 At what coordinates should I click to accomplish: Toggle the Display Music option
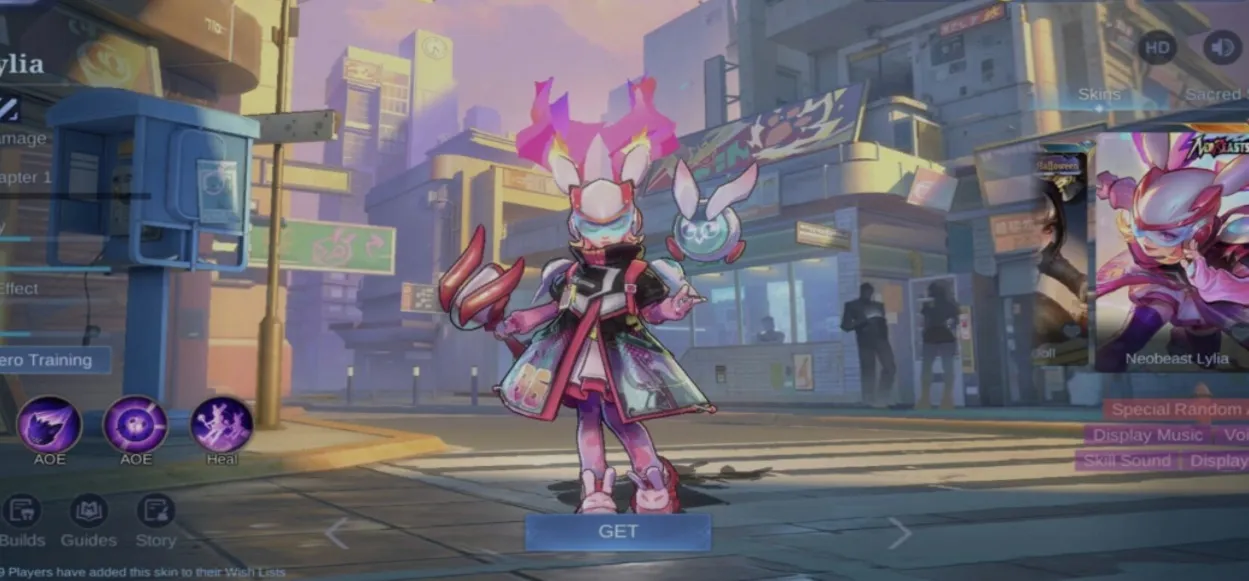point(1147,435)
